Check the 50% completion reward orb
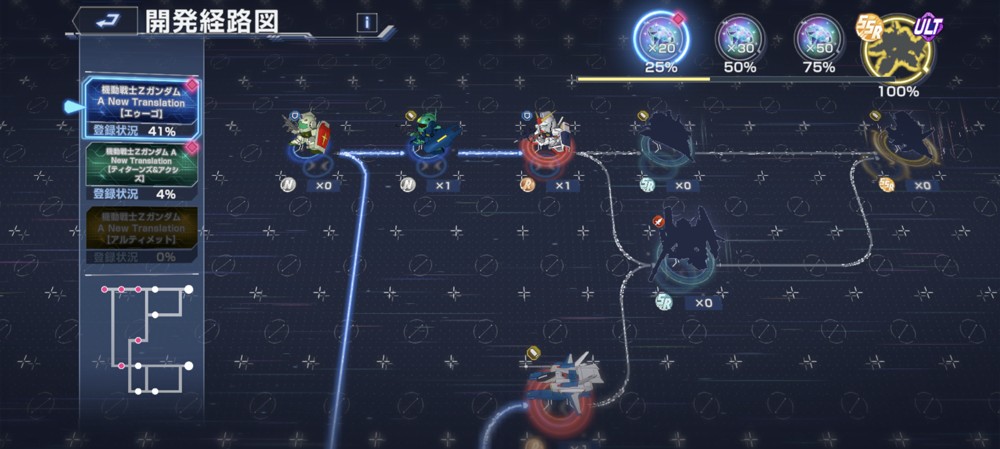 pos(739,42)
